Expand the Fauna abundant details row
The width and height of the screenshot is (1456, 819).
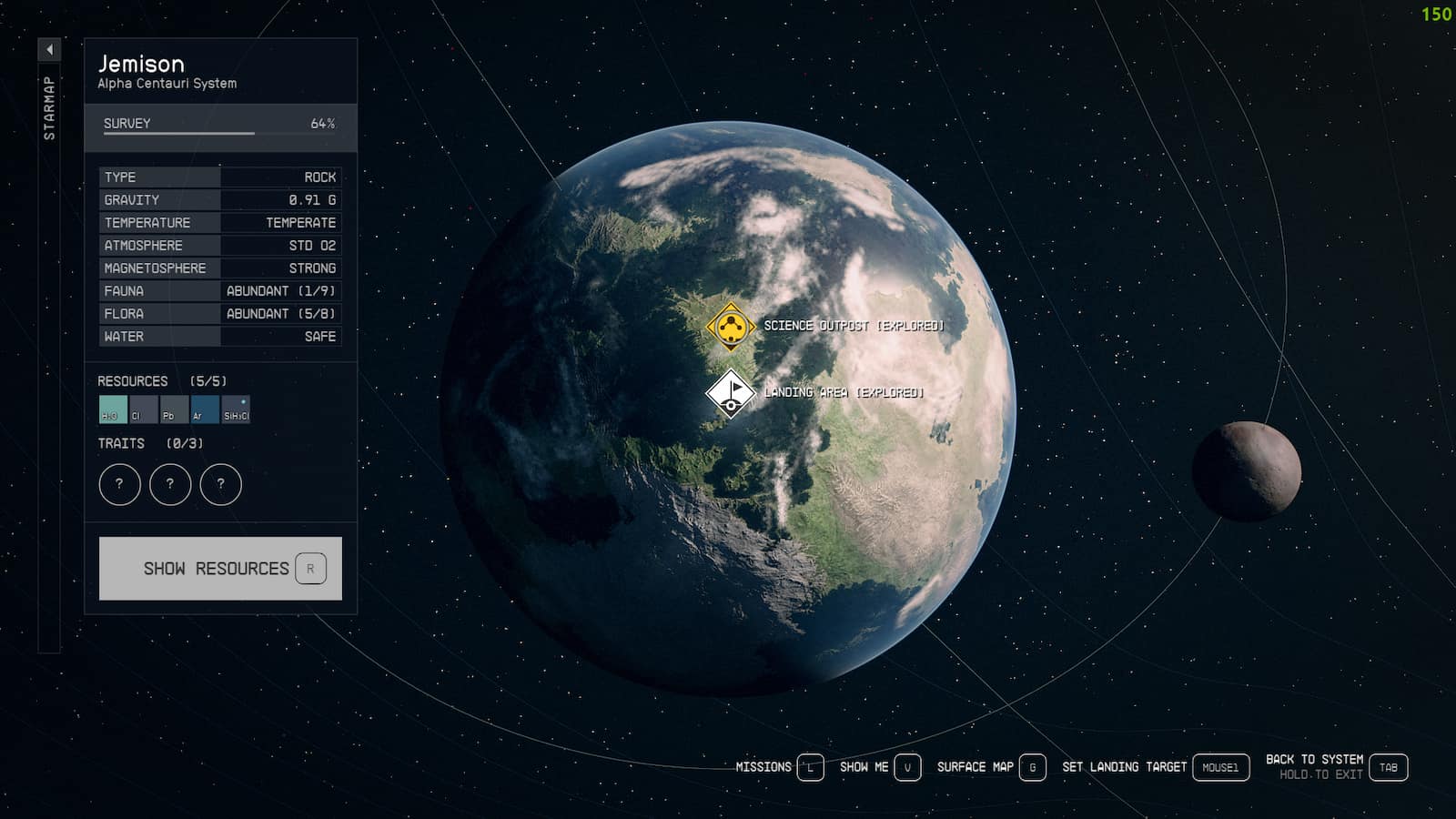[x=219, y=290]
